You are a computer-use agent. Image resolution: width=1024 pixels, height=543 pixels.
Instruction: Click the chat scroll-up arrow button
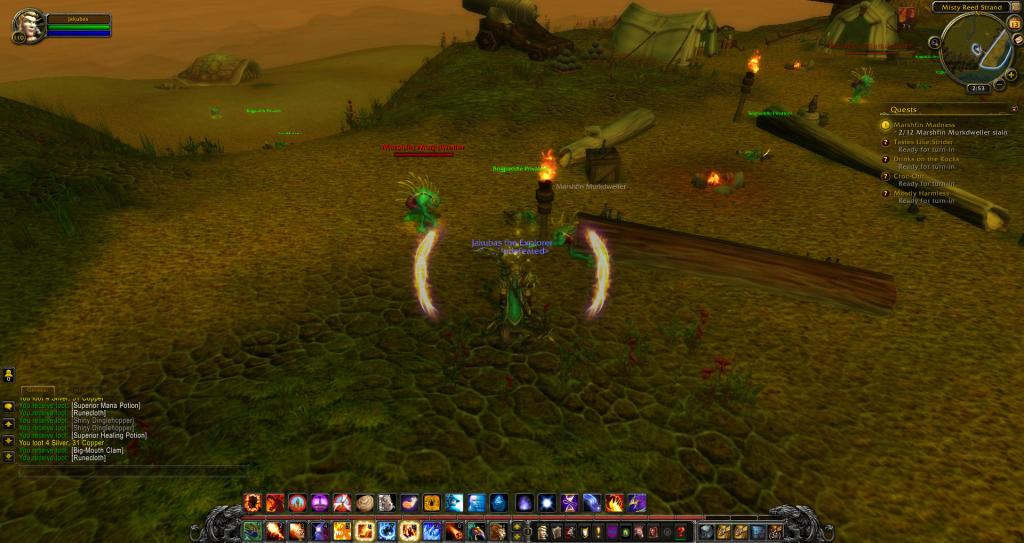pos(8,423)
